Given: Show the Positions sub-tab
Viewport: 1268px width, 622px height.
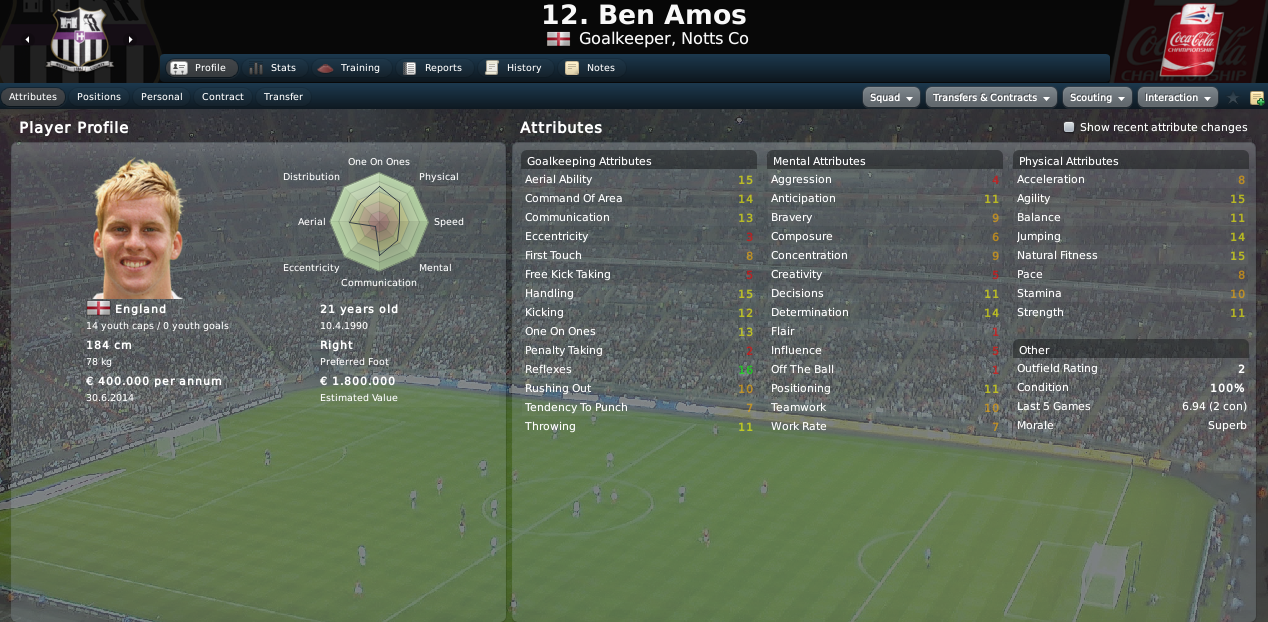Looking at the screenshot, I should click(x=99, y=97).
